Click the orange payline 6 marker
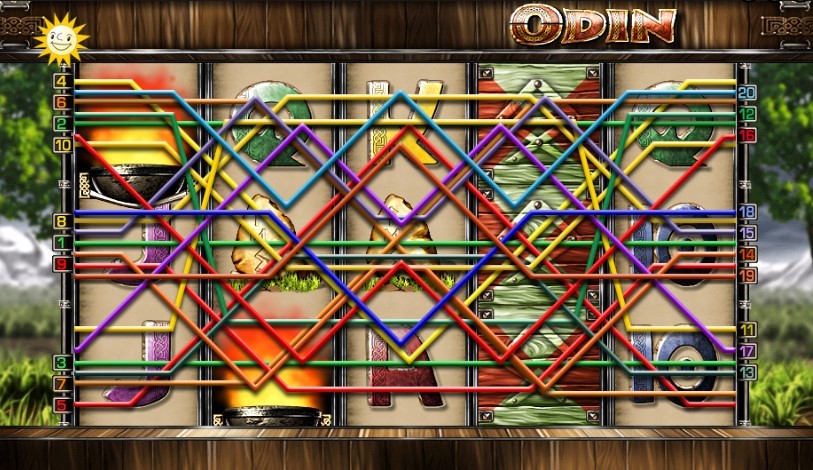 coord(62,102)
